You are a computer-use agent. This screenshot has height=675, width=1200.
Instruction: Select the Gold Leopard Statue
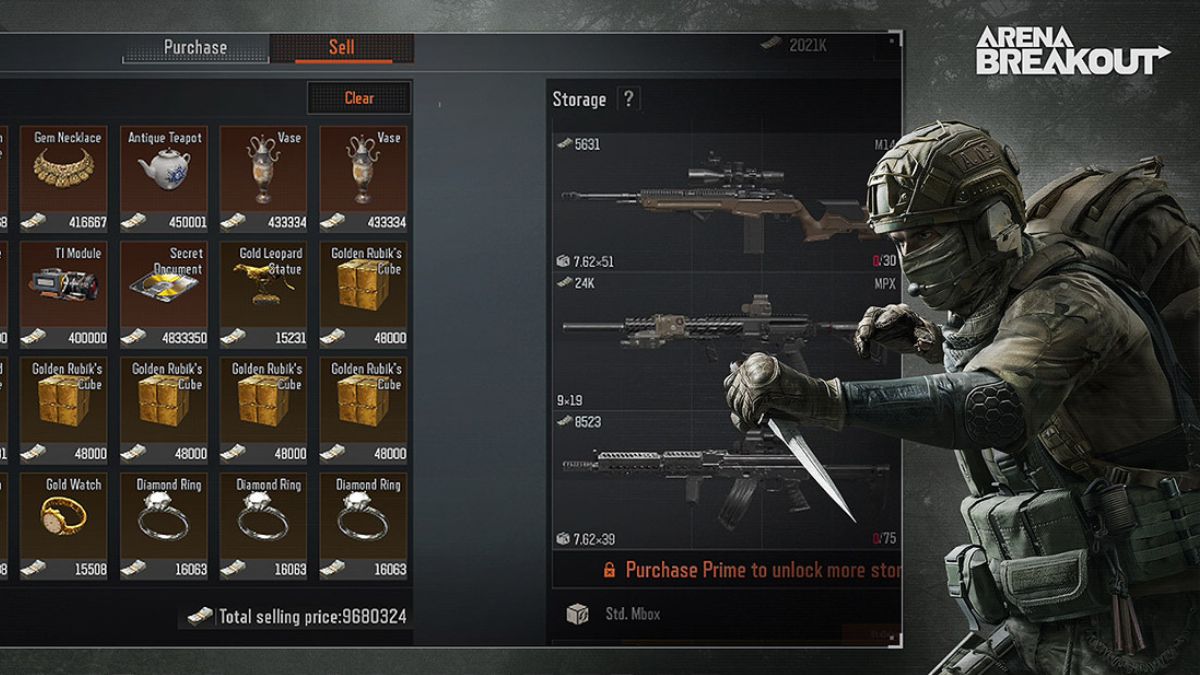264,294
